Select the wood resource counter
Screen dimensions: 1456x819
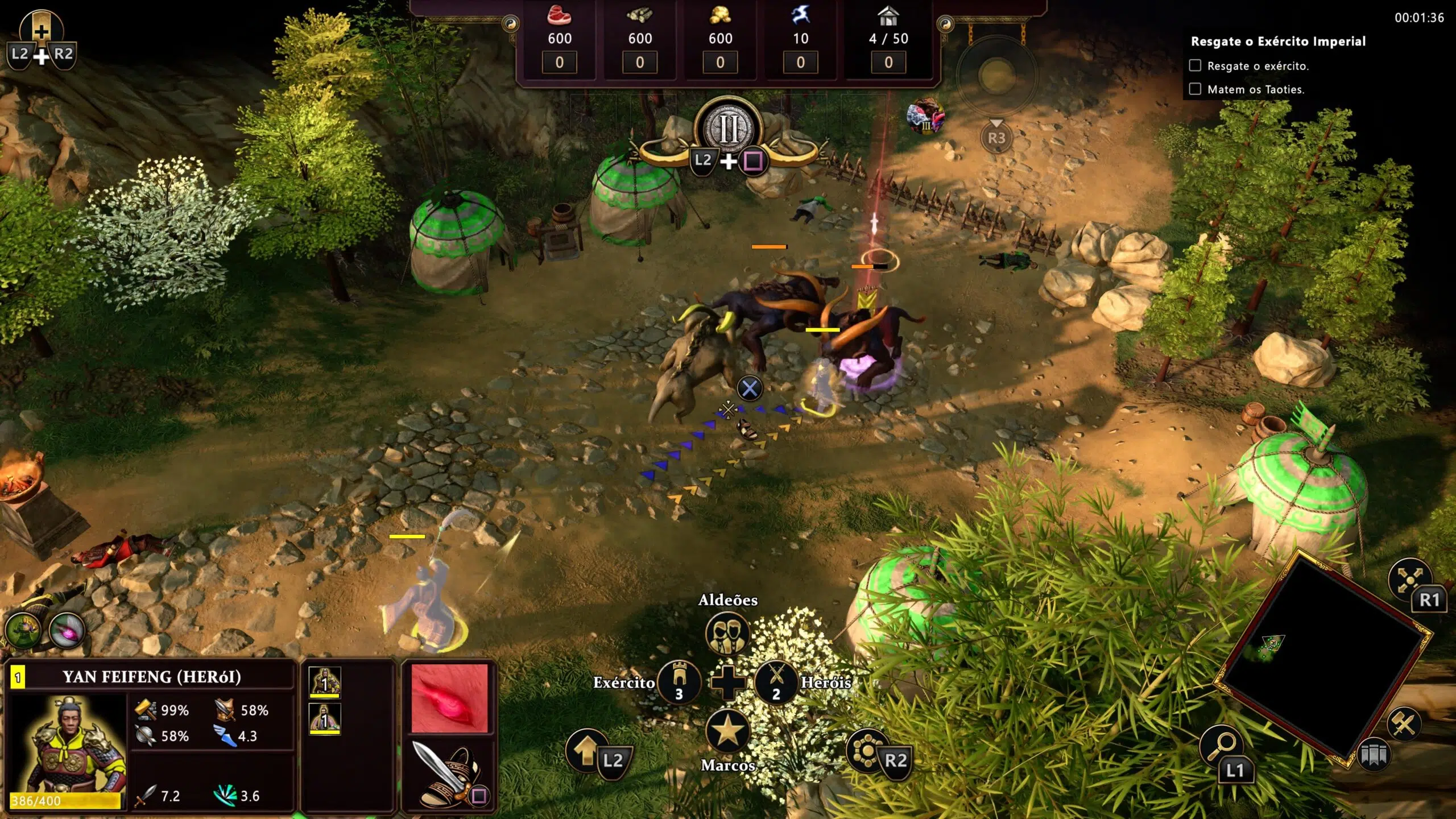click(640, 39)
